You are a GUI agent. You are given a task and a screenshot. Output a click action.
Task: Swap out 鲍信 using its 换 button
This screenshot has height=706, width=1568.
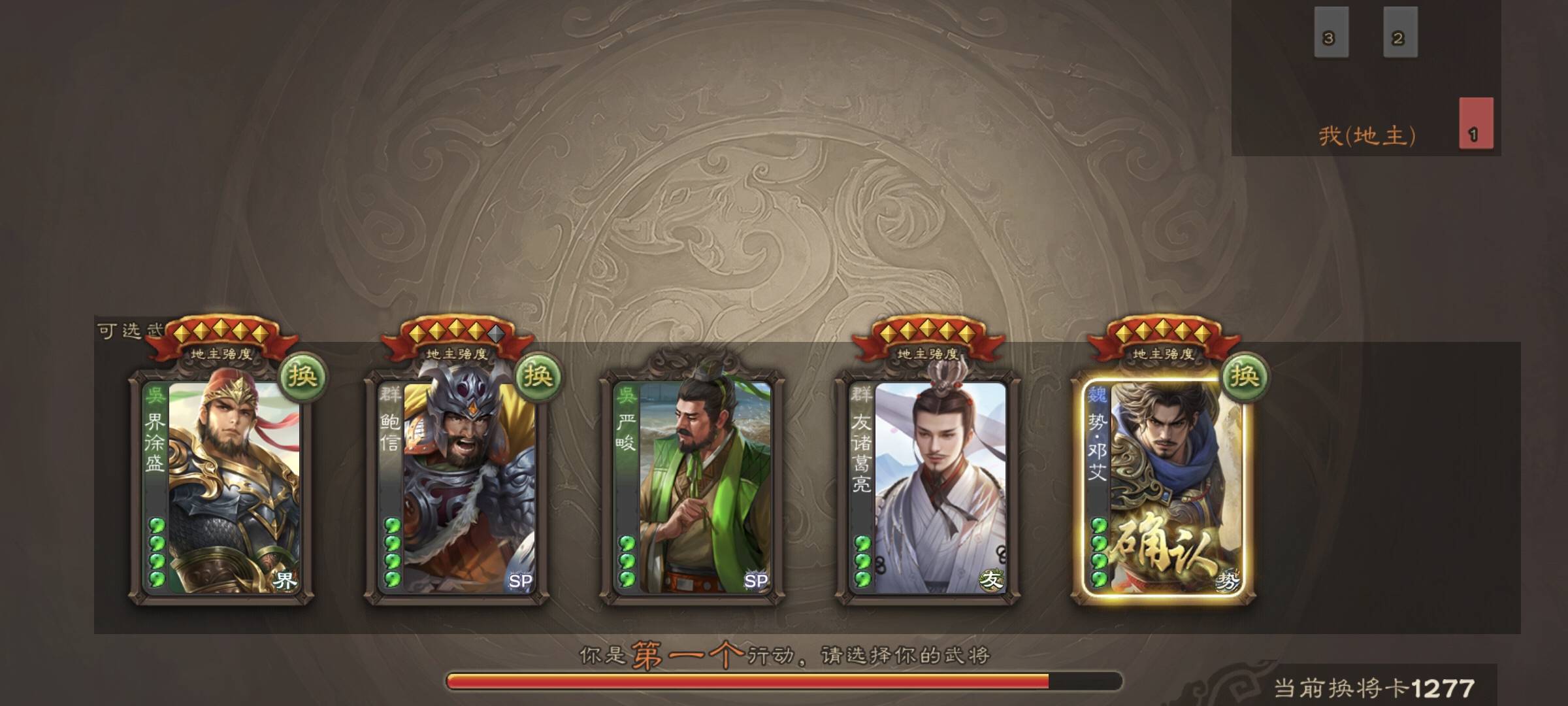coord(538,376)
